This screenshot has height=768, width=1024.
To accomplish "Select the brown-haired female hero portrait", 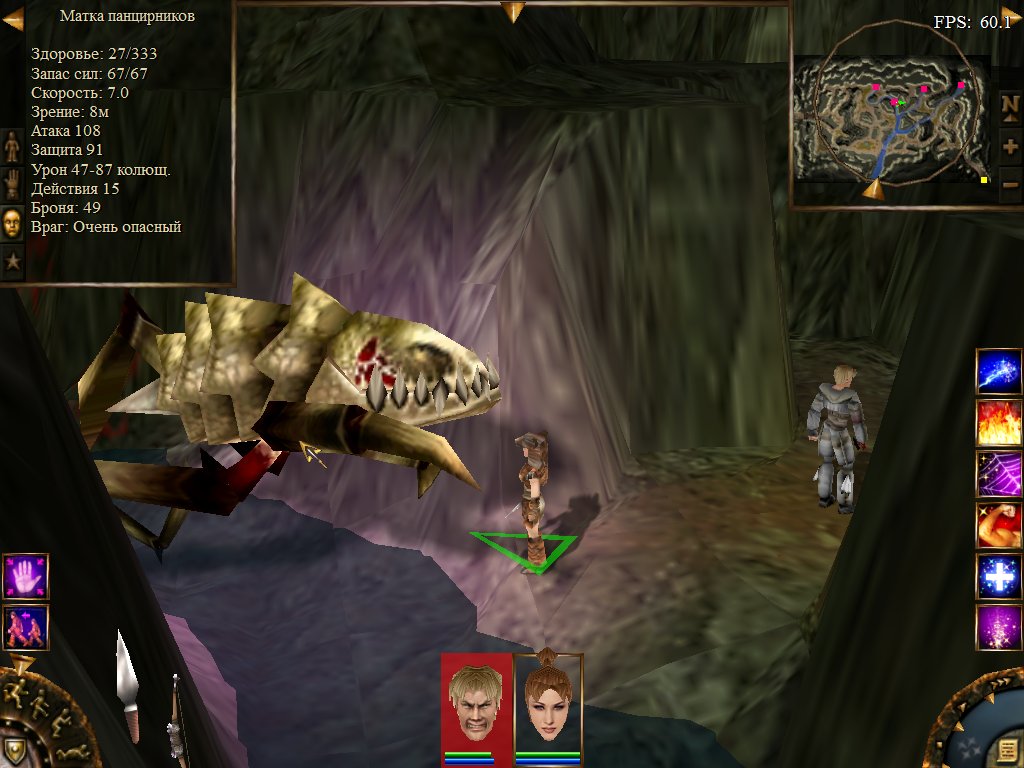I will 547,700.
